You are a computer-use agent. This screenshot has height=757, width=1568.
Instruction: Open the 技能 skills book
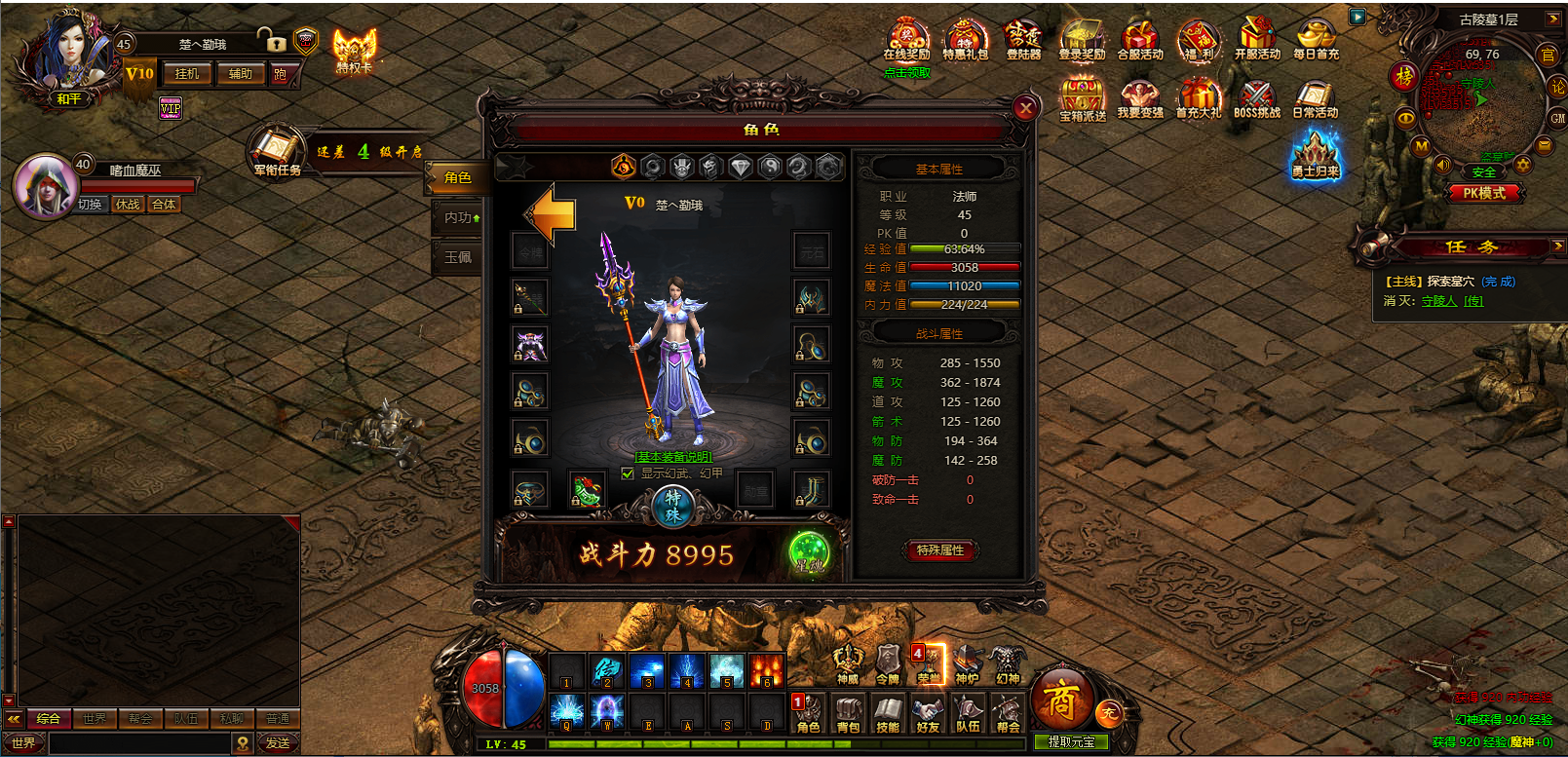(888, 712)
